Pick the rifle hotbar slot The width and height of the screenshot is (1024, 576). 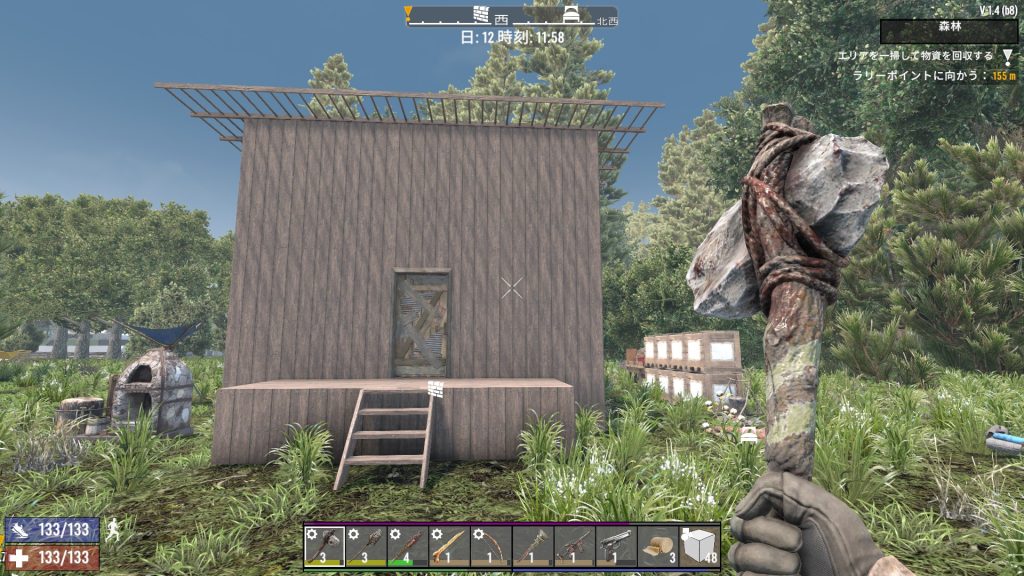click(574, 547)
